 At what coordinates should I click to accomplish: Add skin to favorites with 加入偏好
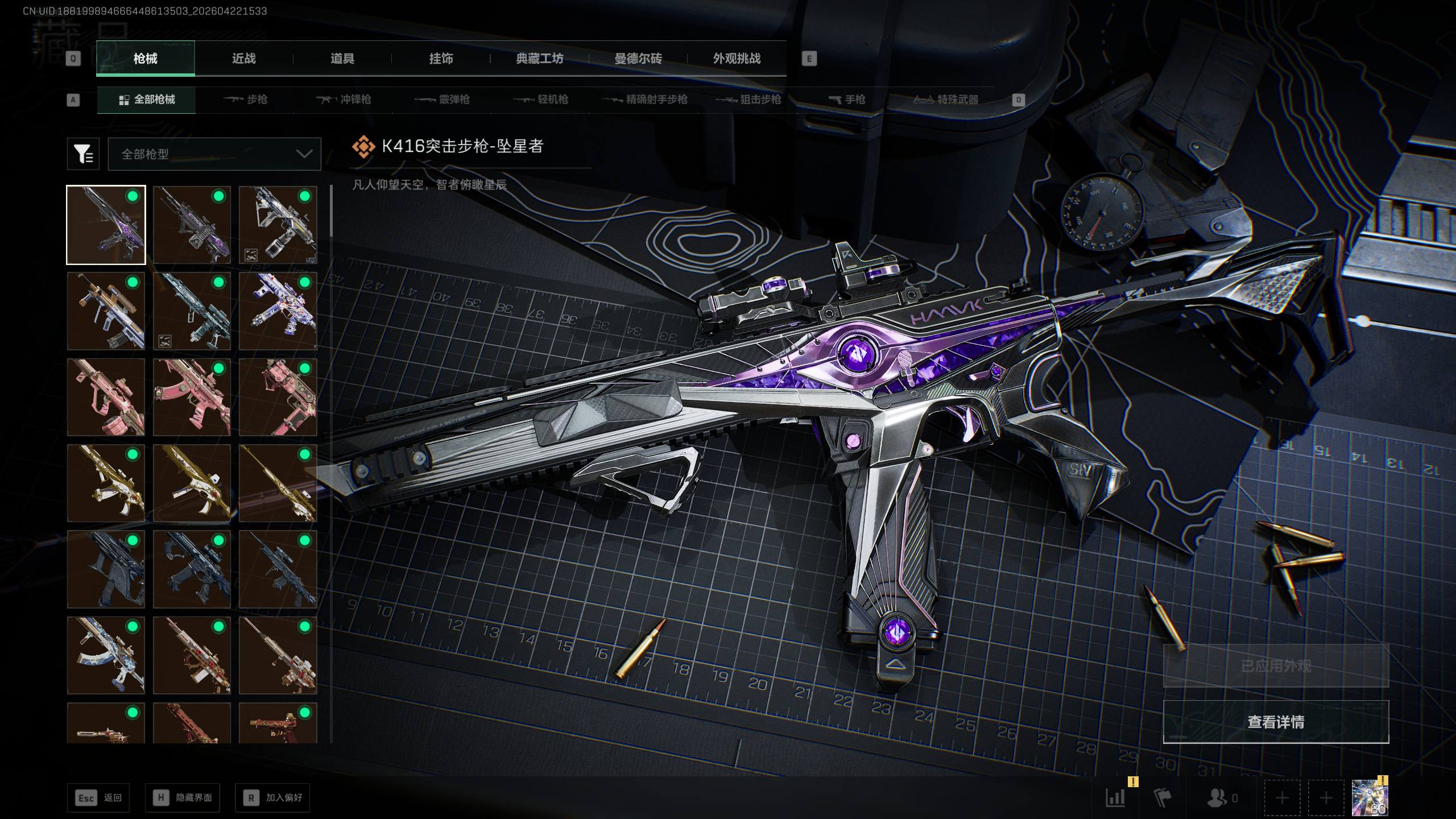pos(272,798)
